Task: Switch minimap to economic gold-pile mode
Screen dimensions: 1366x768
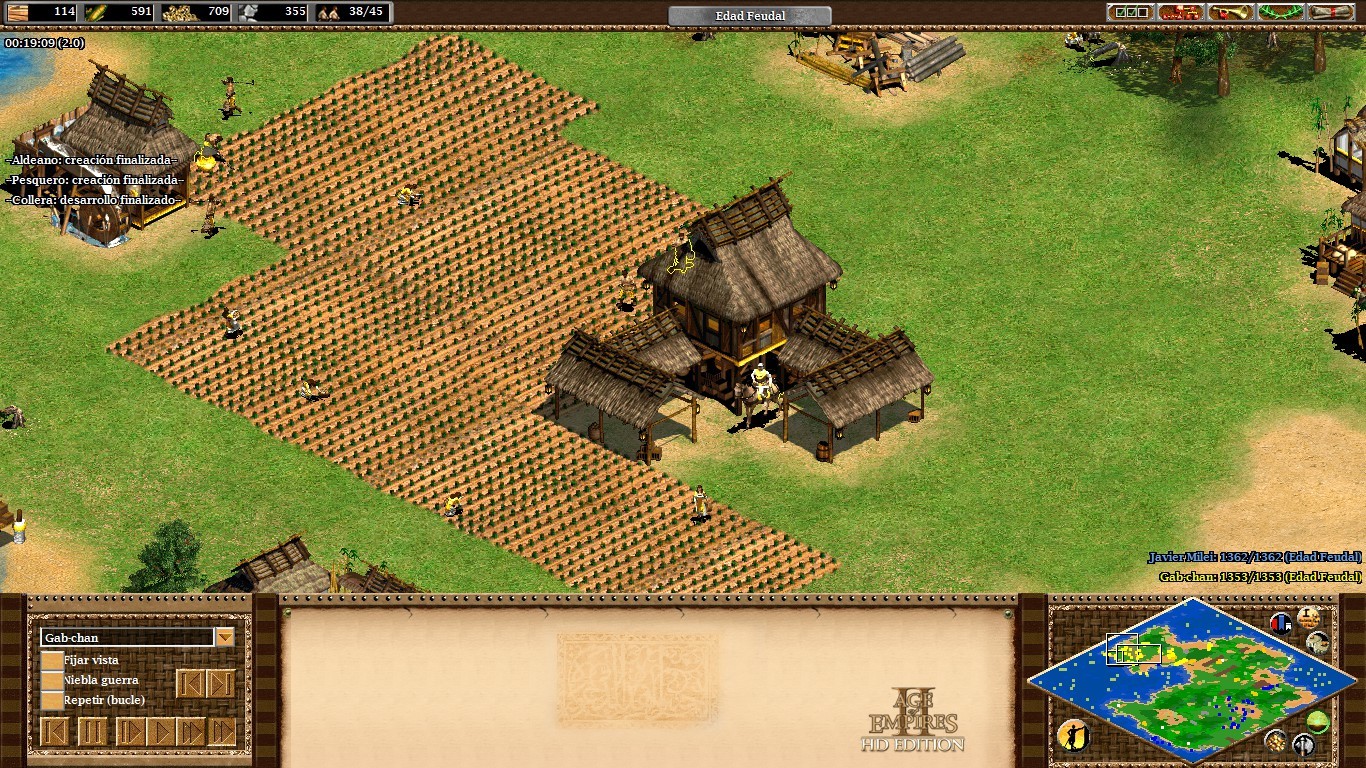Action: 1275,740
